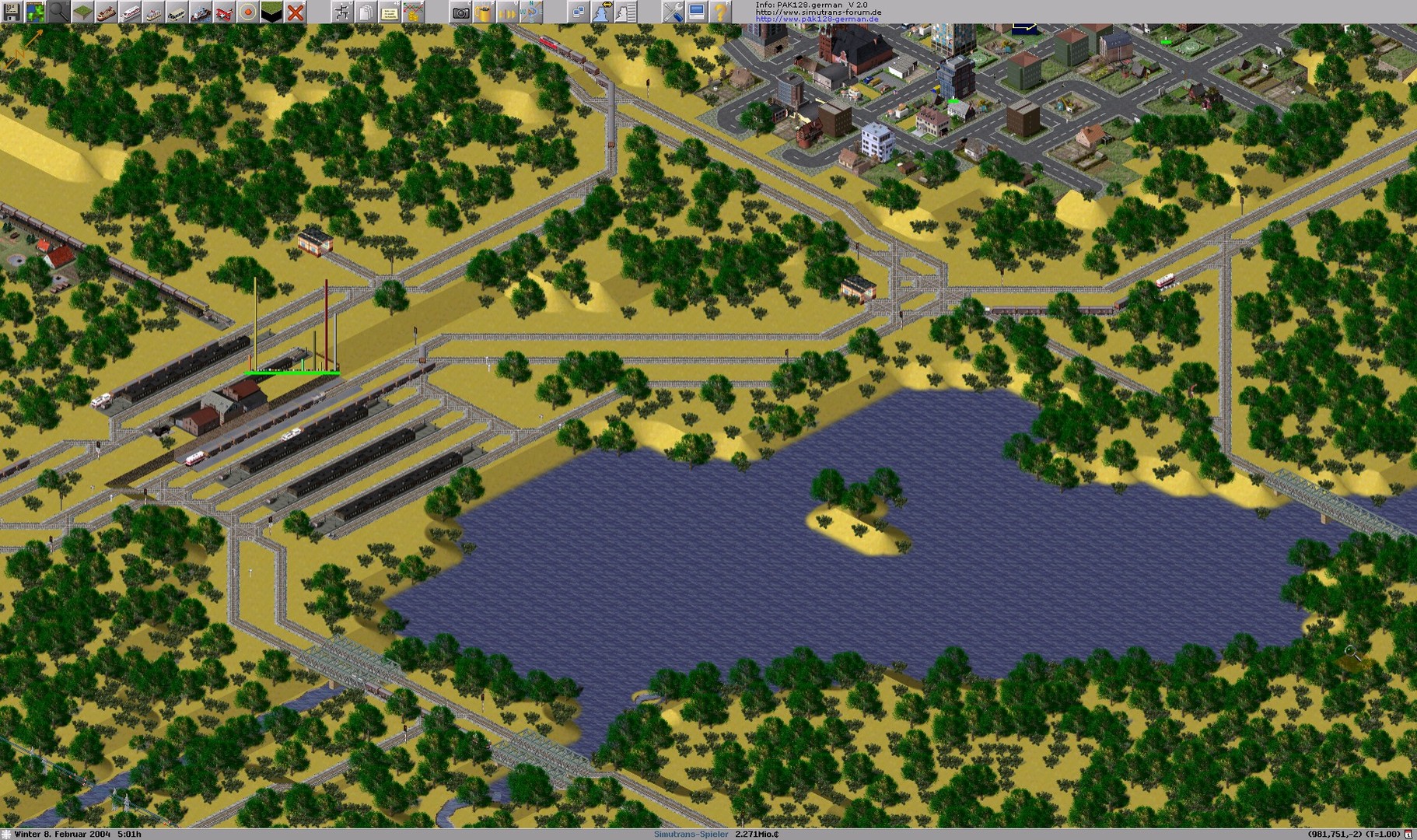Open the slope and terraforming tools
The height and width of the screenshot is (840, 1417).
pyautogui.click(x=82, y=12)
